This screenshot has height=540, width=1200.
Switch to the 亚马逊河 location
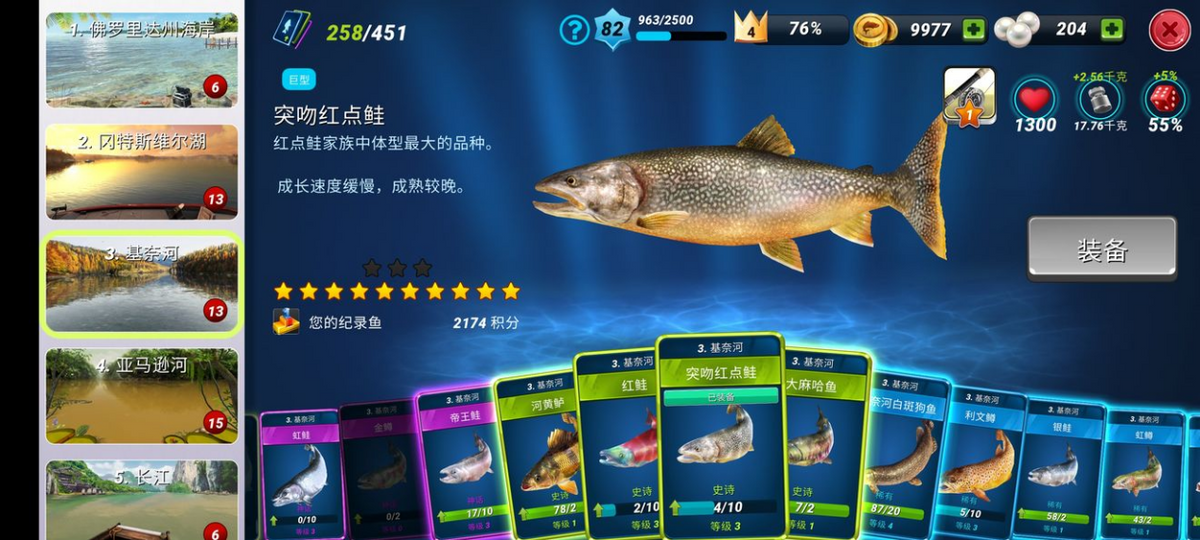click(142, 395)
